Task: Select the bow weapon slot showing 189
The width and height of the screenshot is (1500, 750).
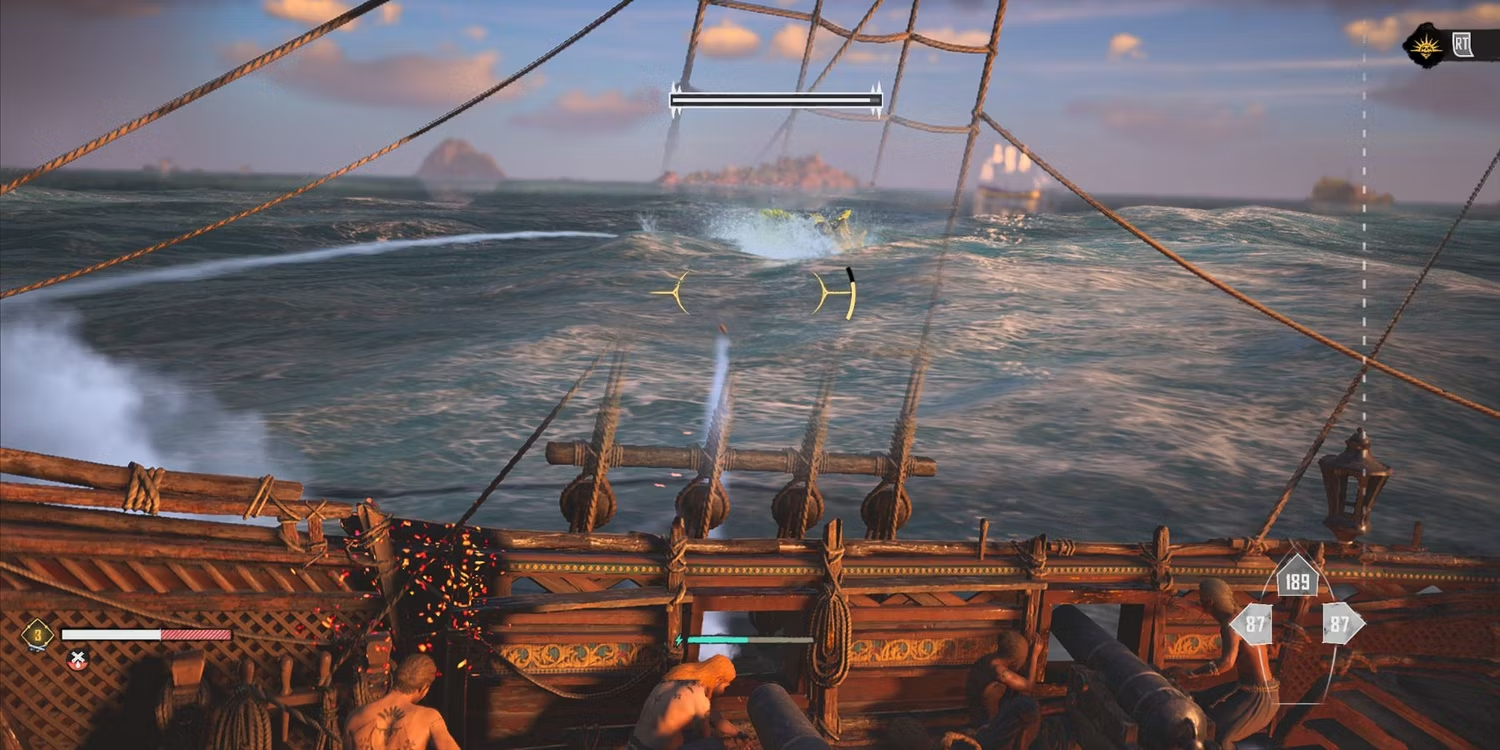Action: pyautogui.click(x=1296, y=577)
